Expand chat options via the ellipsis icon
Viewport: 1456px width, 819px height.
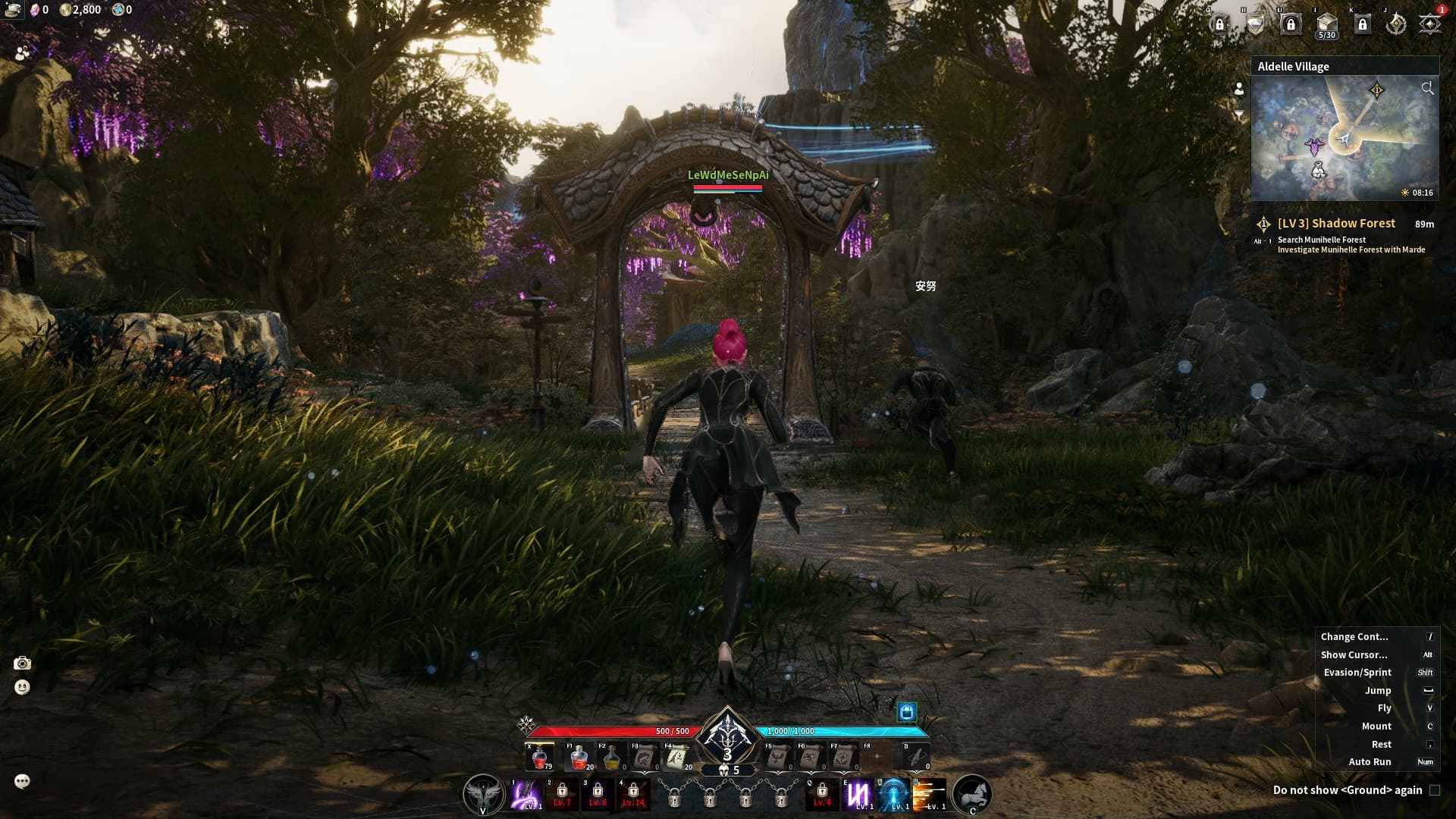[21, 779]
